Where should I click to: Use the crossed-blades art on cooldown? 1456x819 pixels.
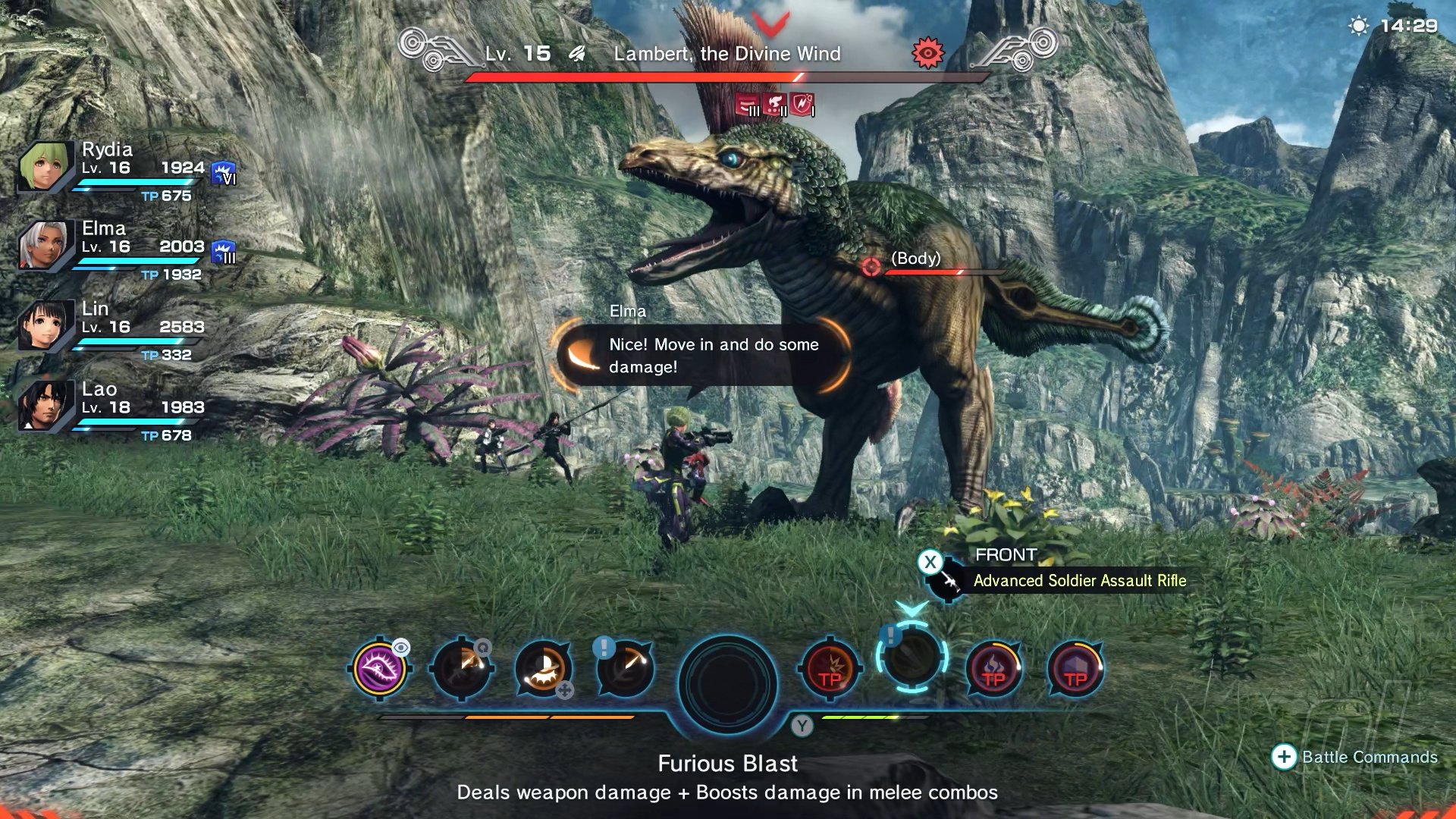[461, 669]
